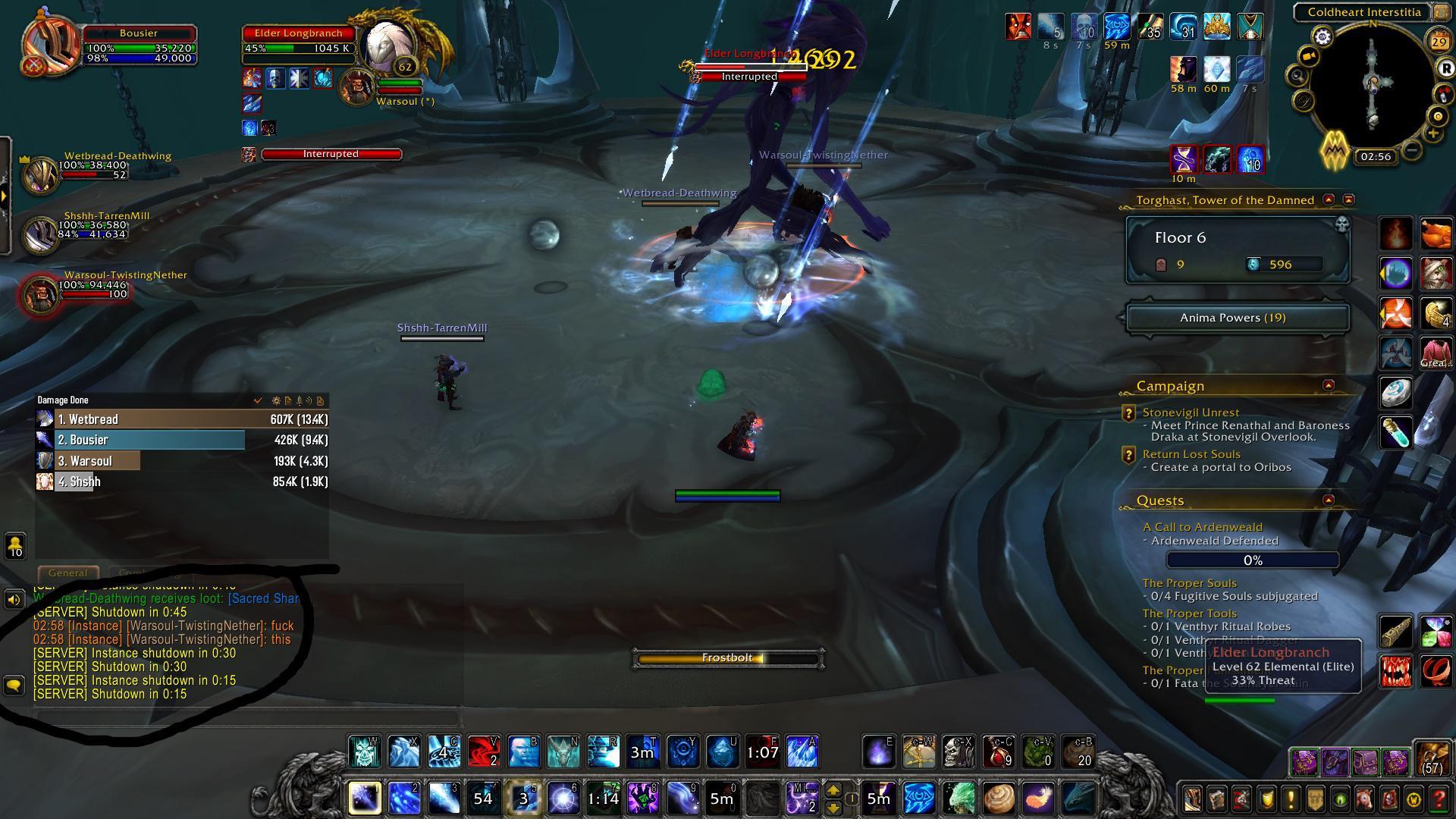Toggle the checkmark on the Damage Done meter

pos(258,400)
